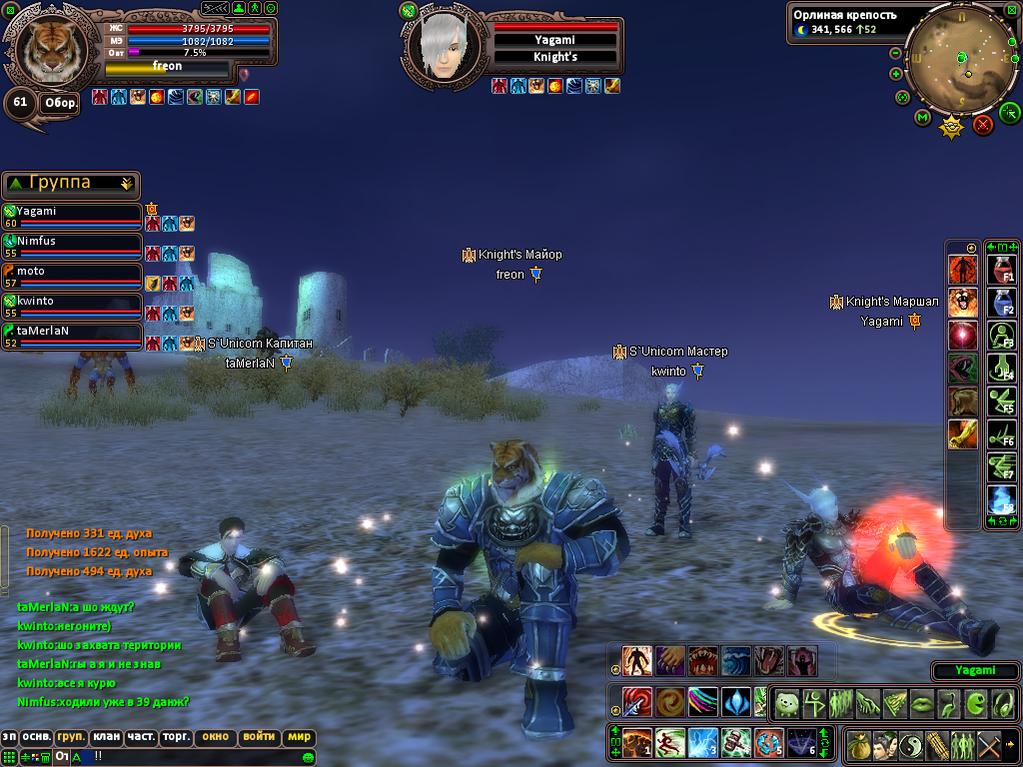Click the red crossed-swords button below the minimap
The width and height of the screenshot is (1023, 767).
(x=983, y=124)
